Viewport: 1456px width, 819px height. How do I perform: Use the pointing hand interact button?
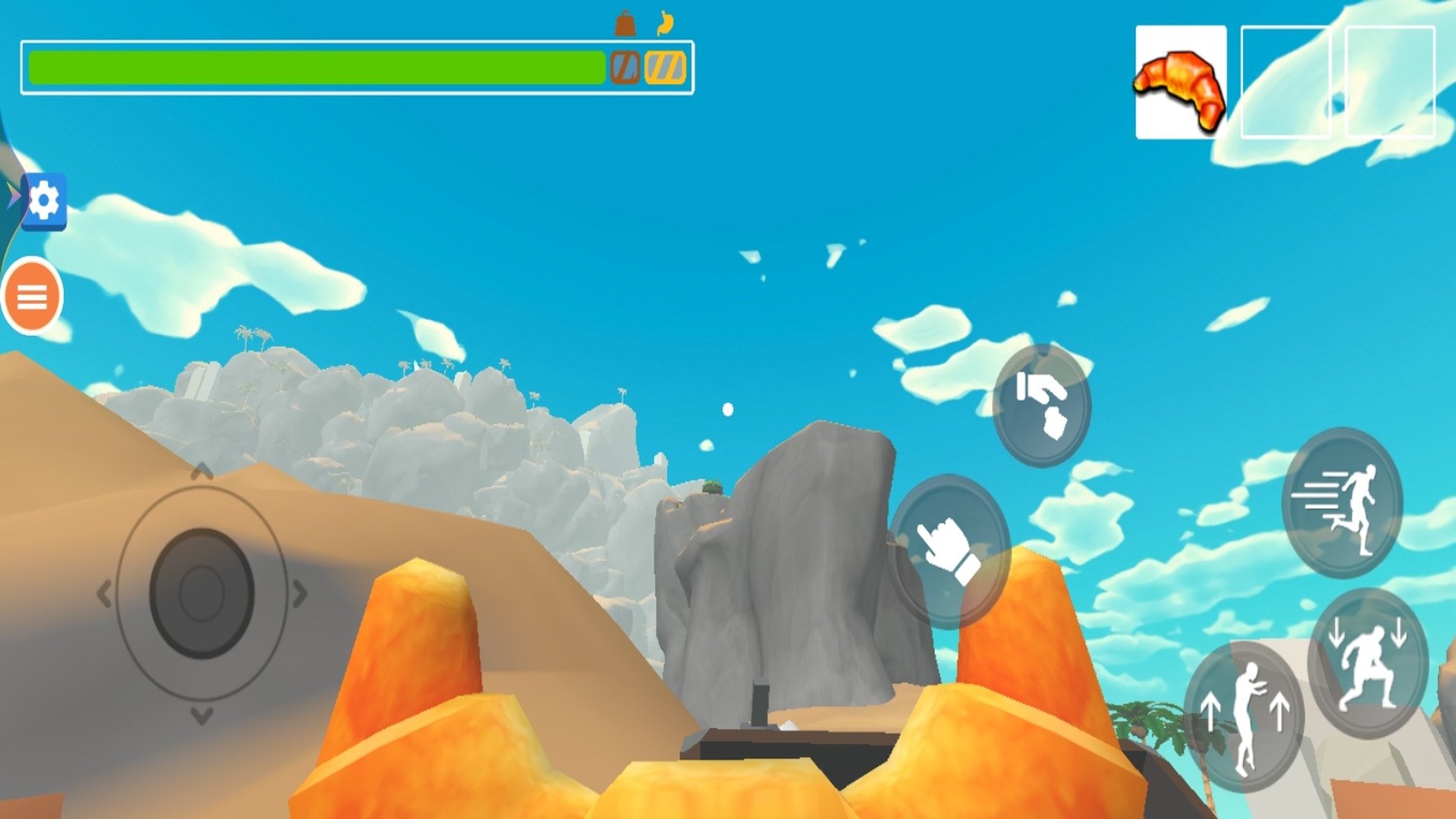coord(949,551)
